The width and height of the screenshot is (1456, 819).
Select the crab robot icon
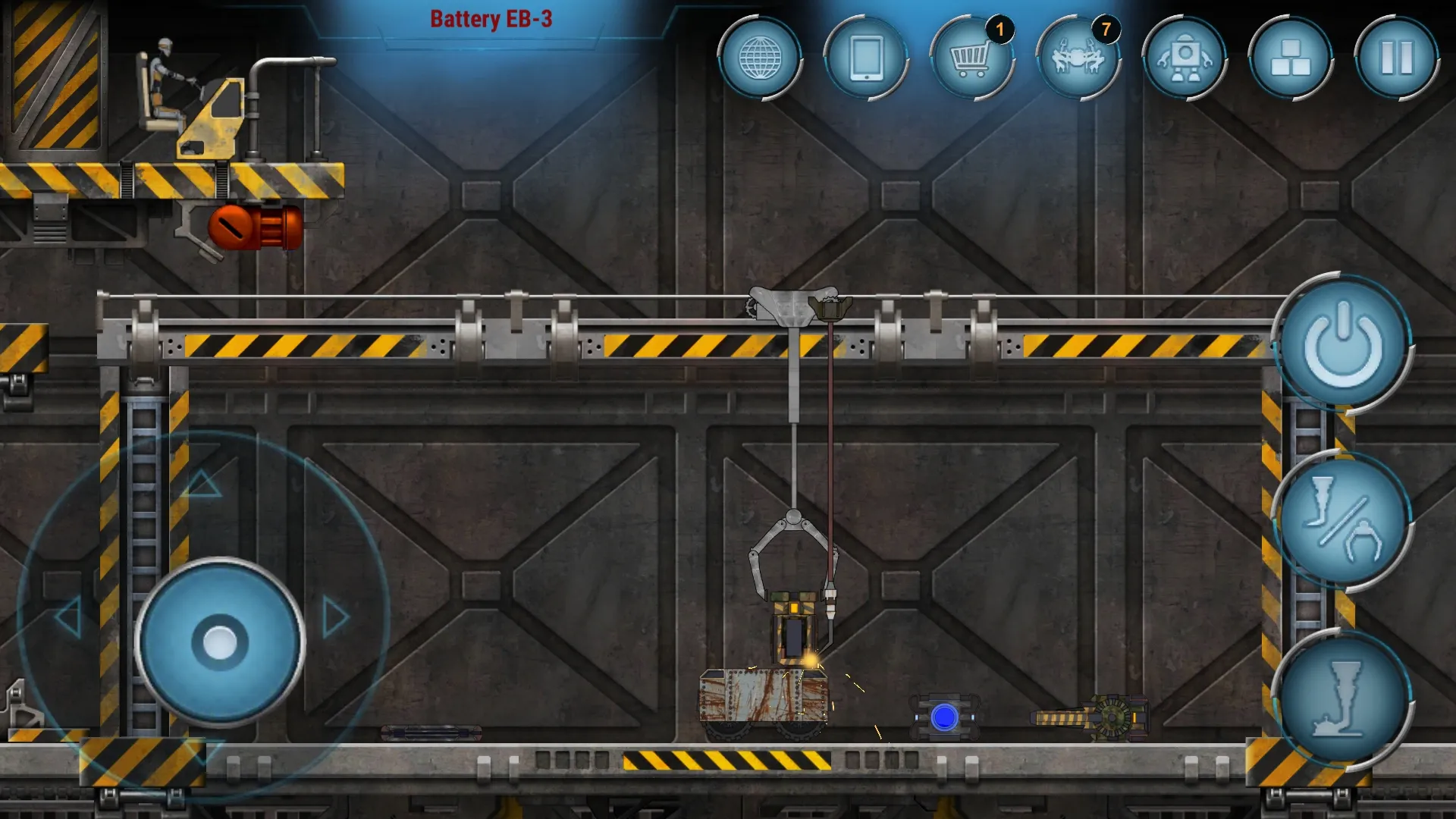[1078, 58]
